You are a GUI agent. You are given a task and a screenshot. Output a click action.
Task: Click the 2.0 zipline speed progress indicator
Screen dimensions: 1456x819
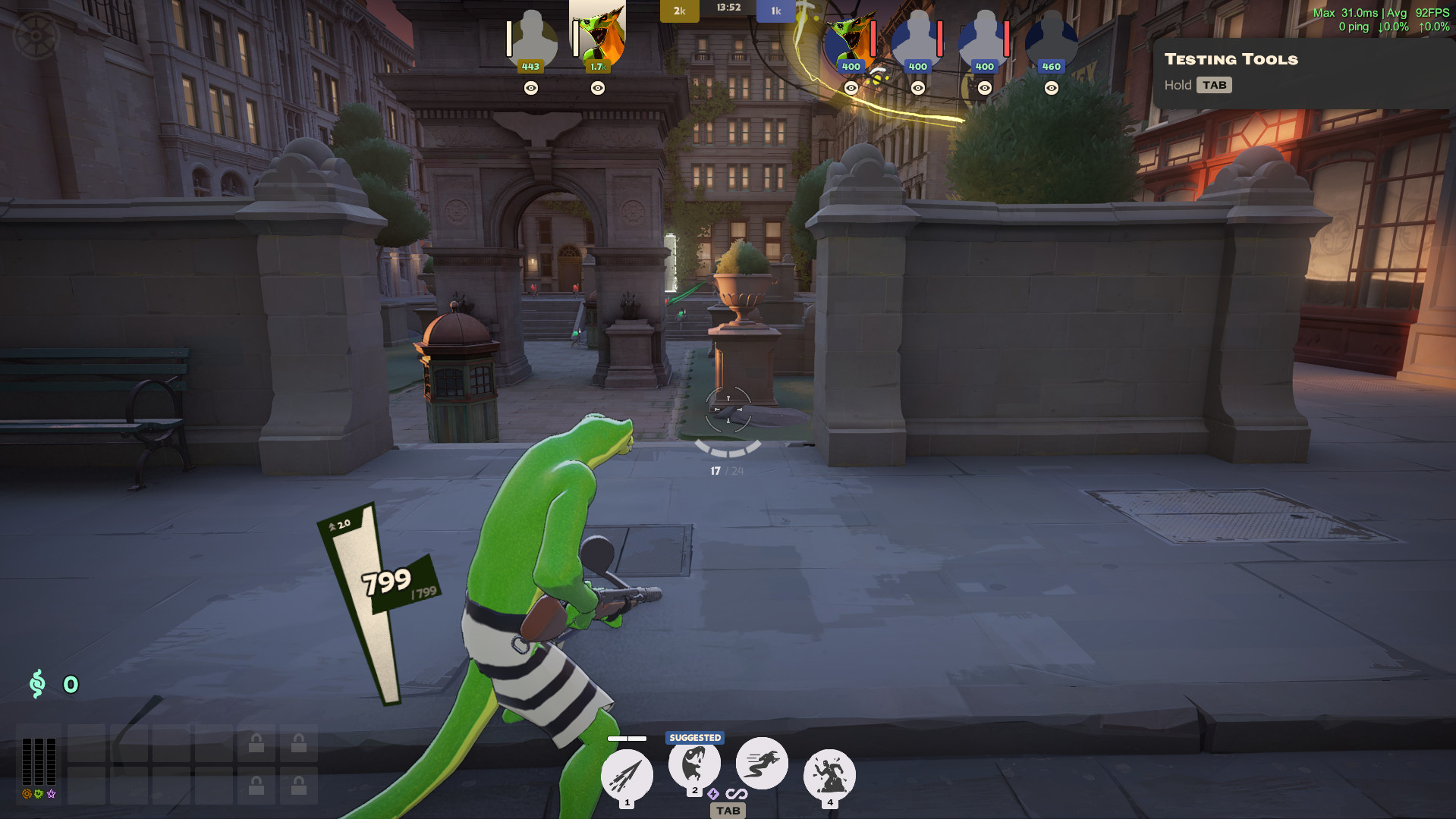pos(339,525)
